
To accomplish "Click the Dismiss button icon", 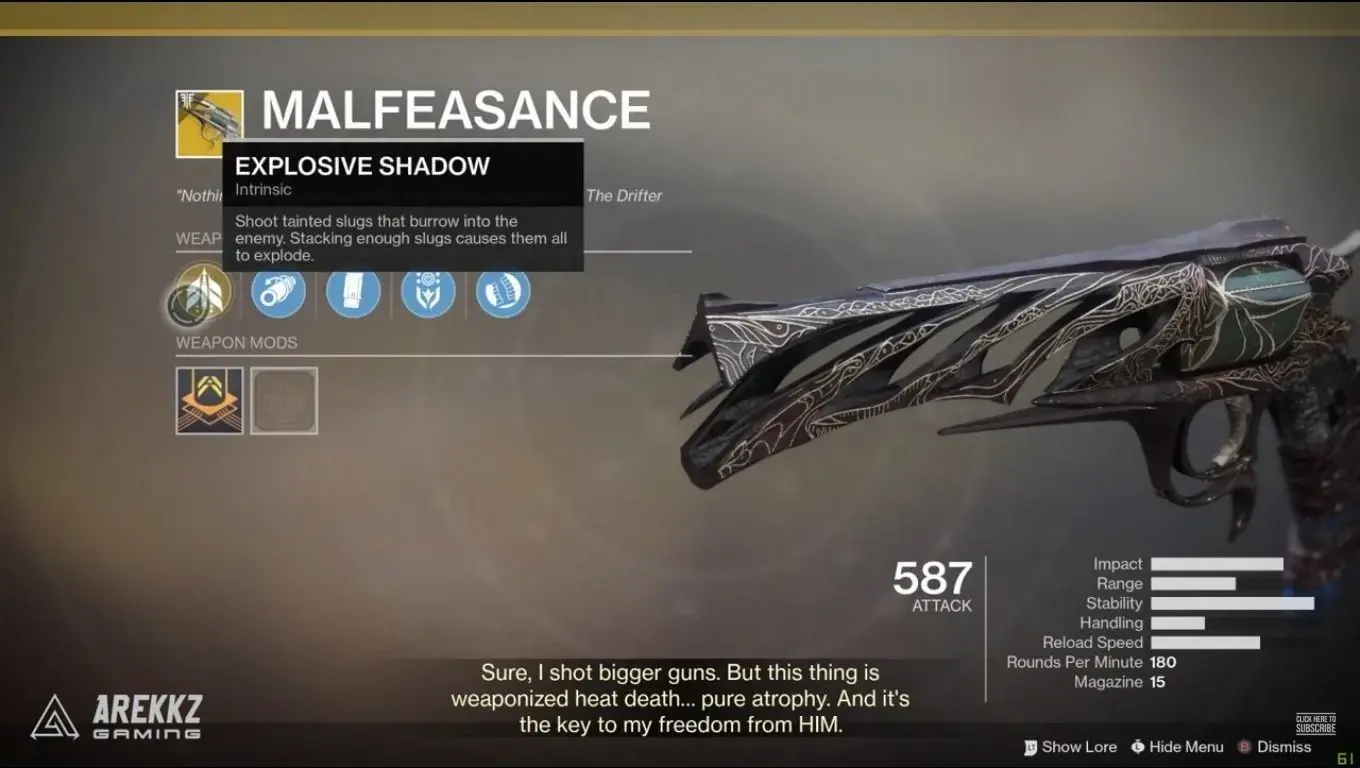I will click(1244, 747).
